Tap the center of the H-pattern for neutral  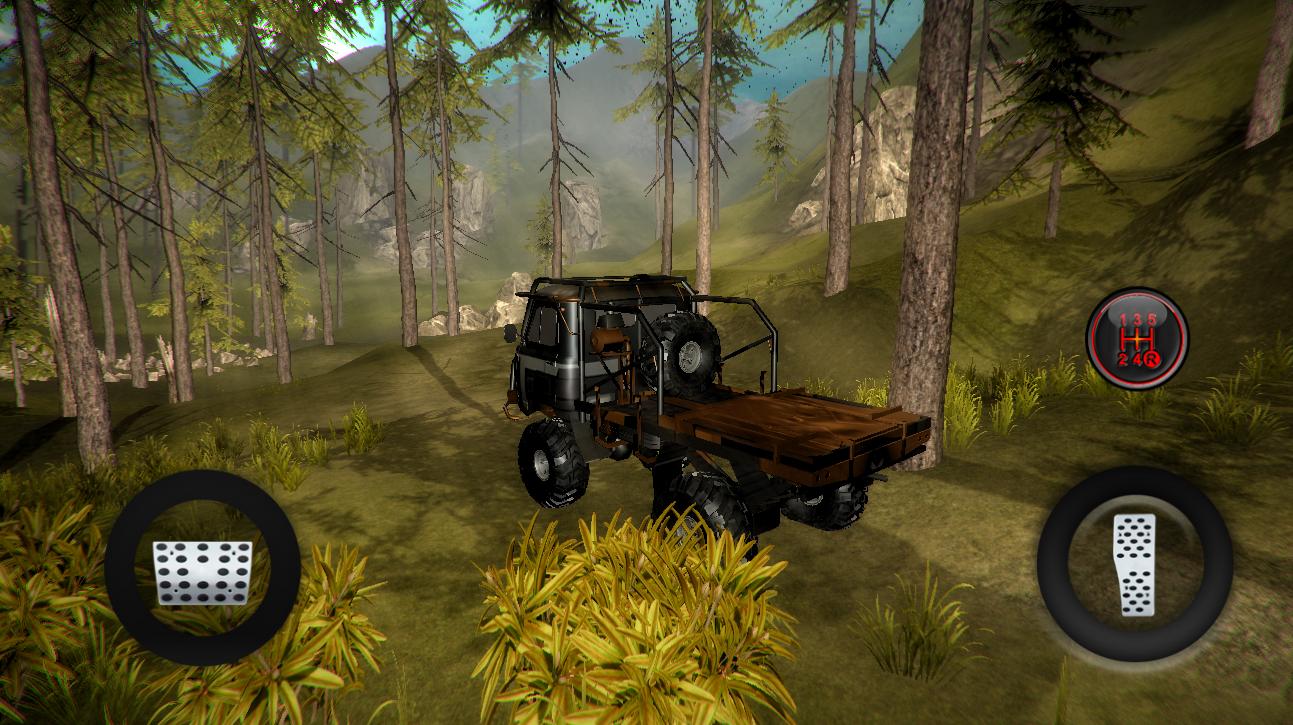pyautogui.click(x=1137, y=338)
